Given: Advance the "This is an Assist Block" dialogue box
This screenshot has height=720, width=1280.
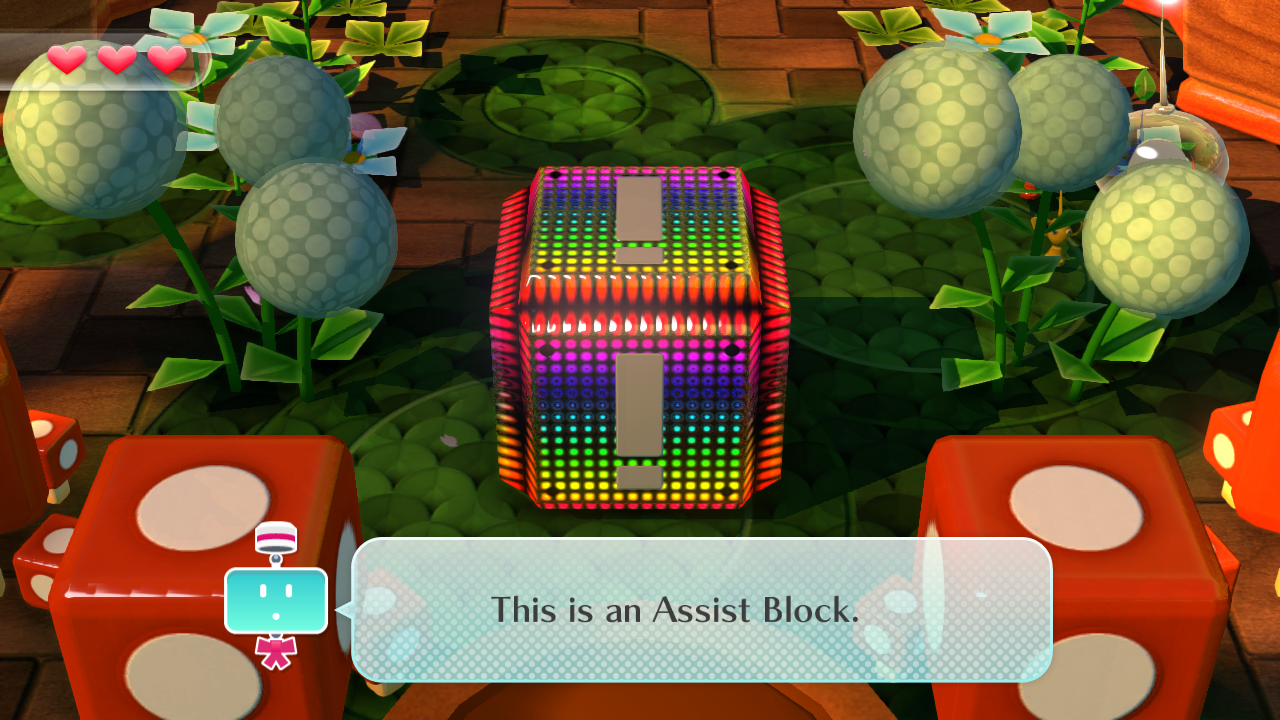Looking at the screenshot, I should [701, 609].
